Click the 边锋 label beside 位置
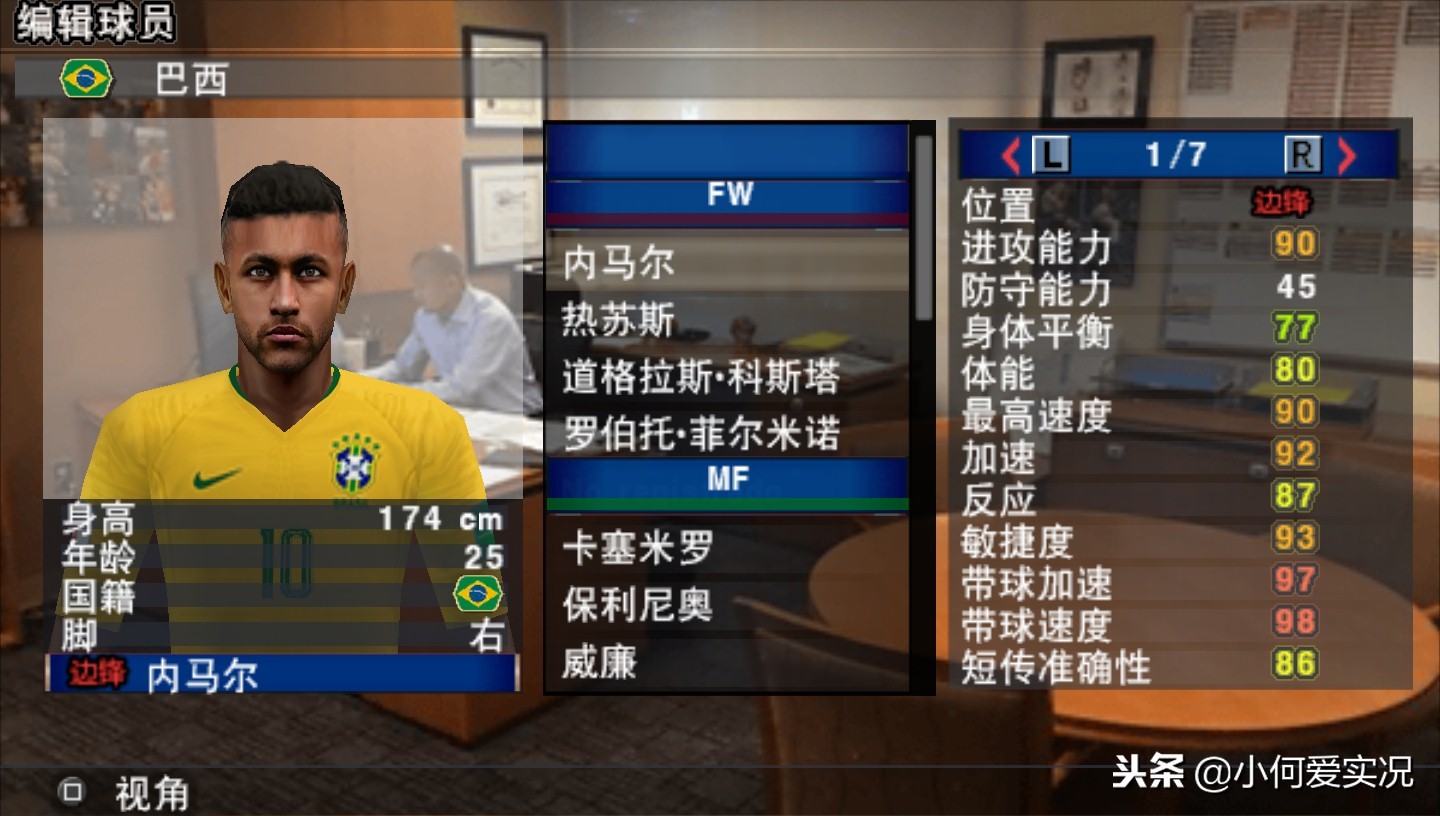The height and width of the screenshot is (816, 1440). click(x=1280, y=201)
